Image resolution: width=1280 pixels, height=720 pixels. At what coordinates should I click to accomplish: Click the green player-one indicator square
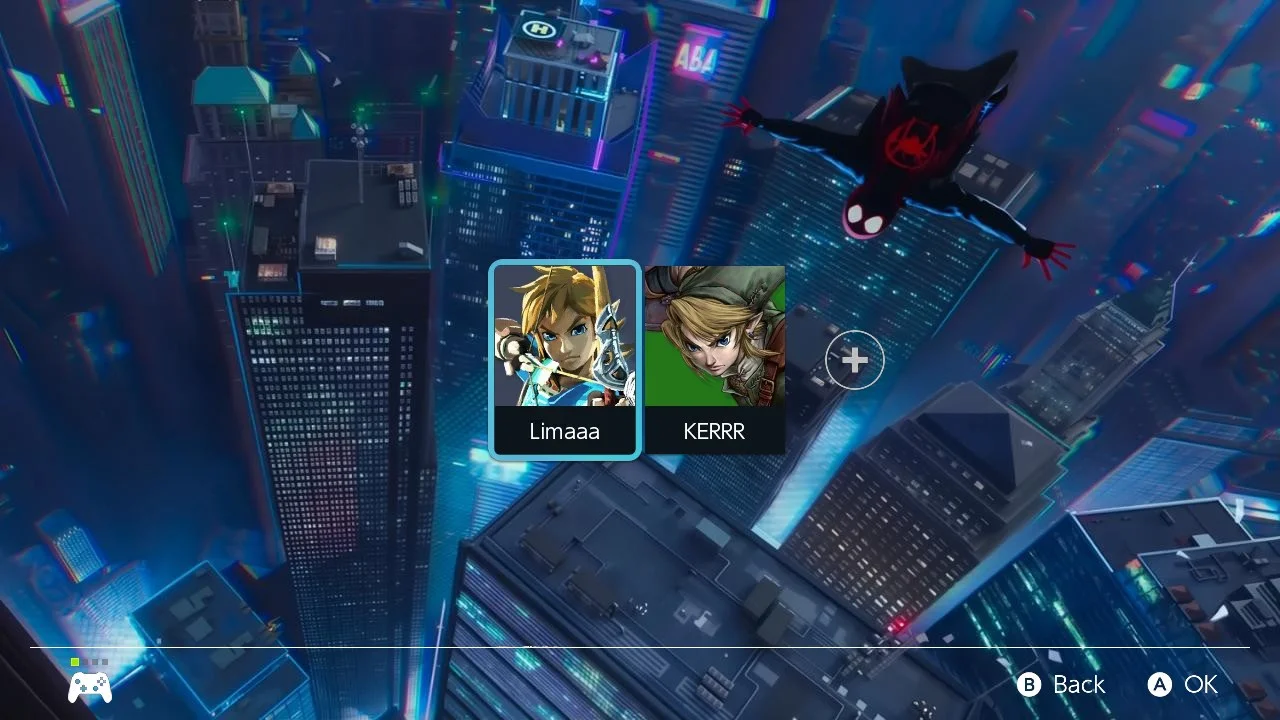click(74, 661)
